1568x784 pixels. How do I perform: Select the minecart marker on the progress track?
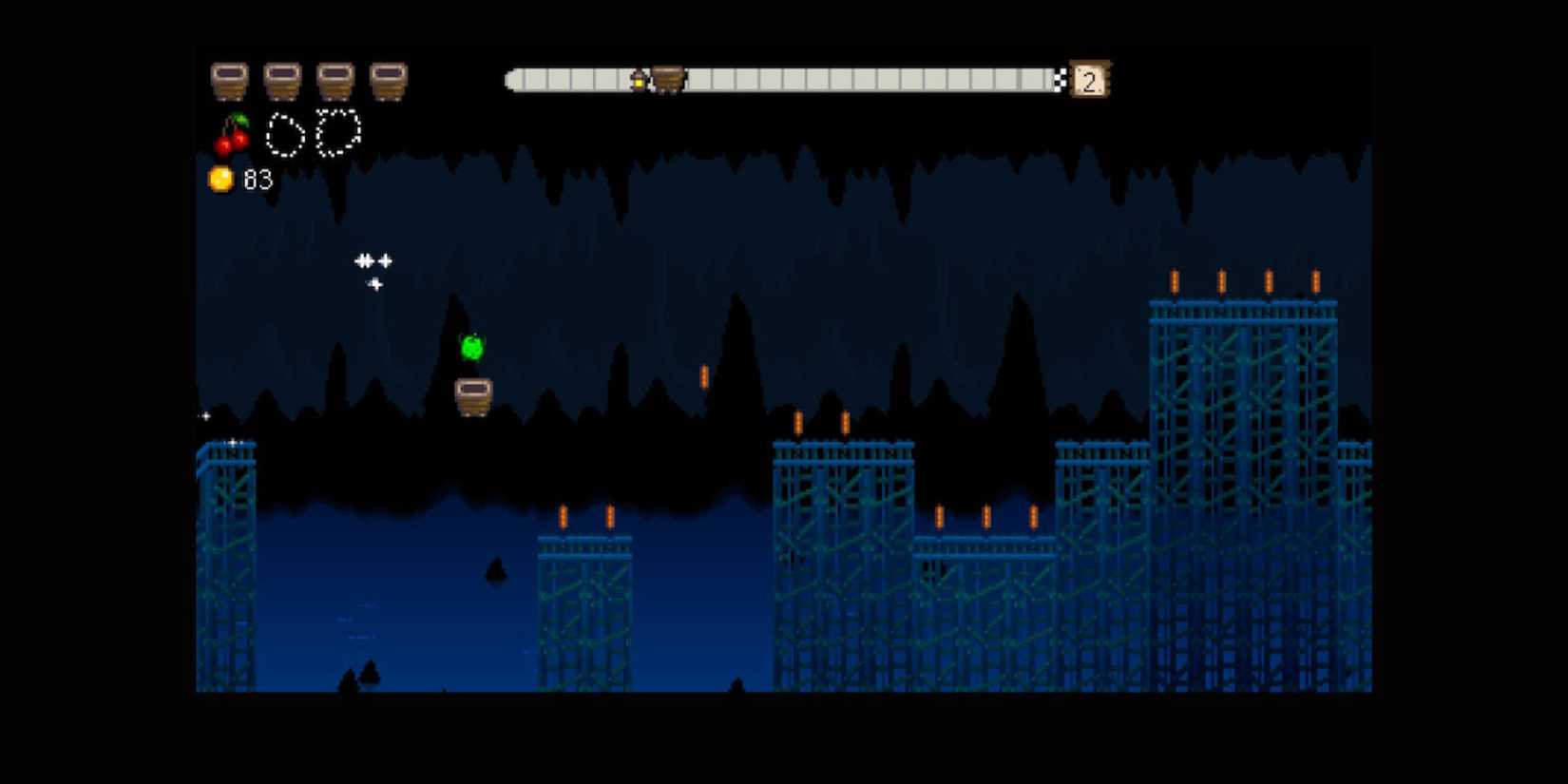point(667,80)
